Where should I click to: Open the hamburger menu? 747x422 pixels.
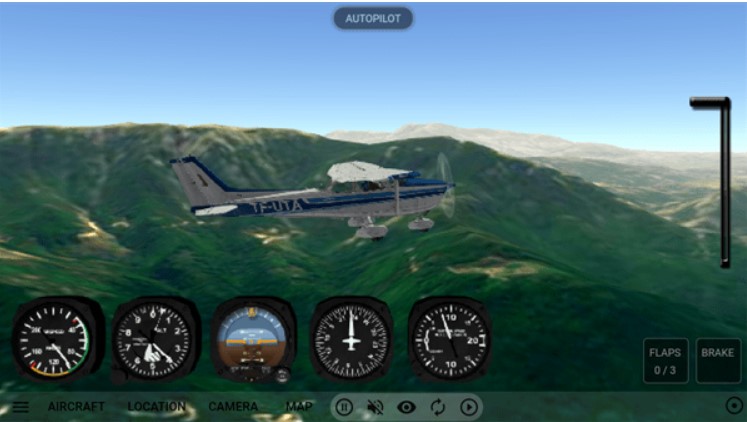[20, 407]
